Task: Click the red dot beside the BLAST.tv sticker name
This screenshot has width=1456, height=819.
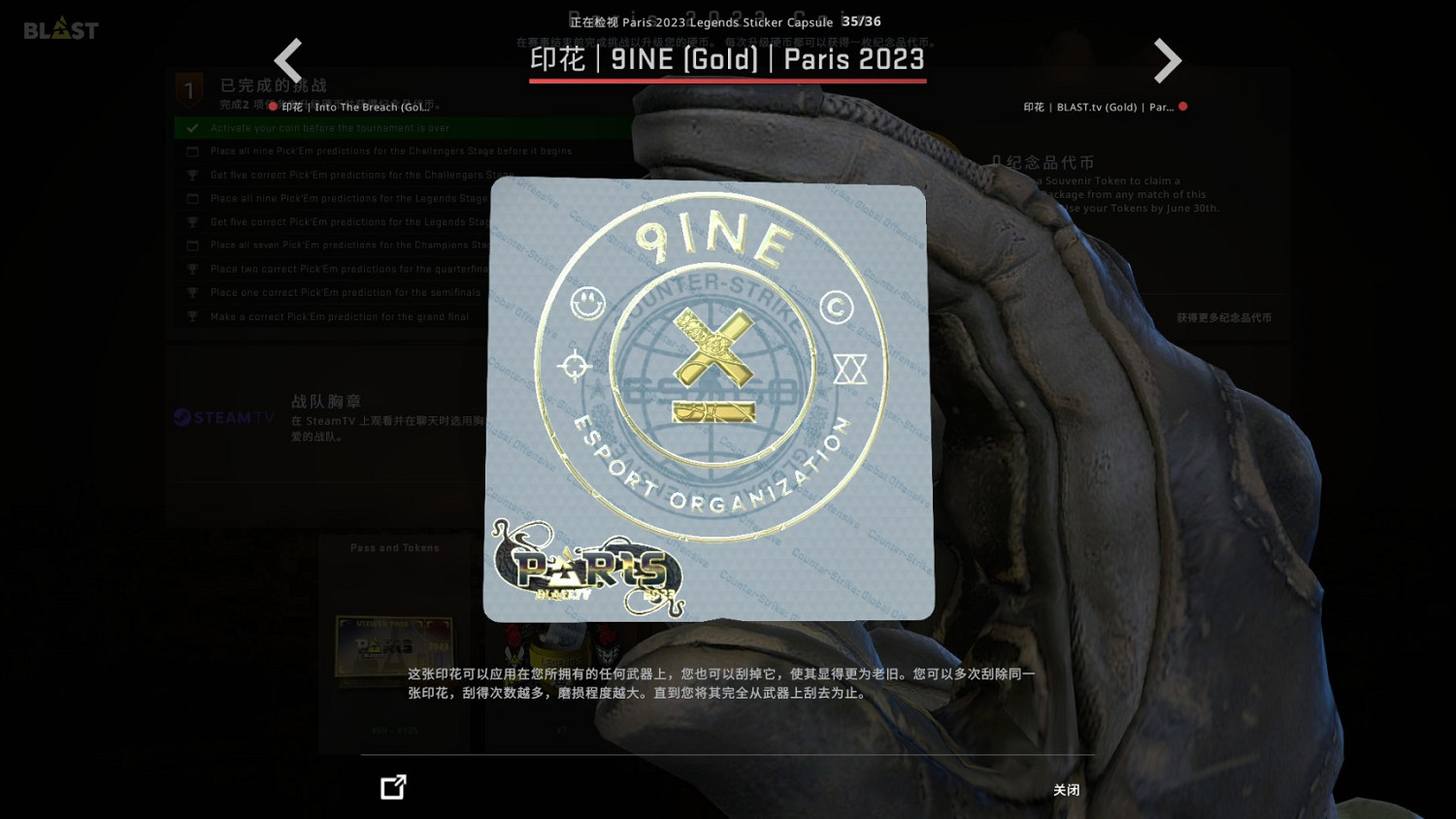Action: [x=1183, y=107]
